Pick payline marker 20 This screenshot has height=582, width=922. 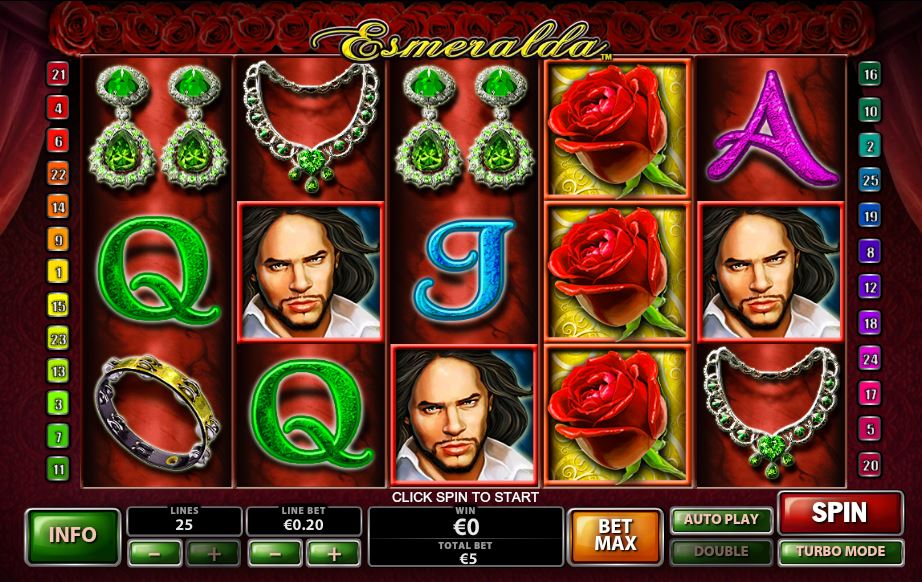pos(870,465)
